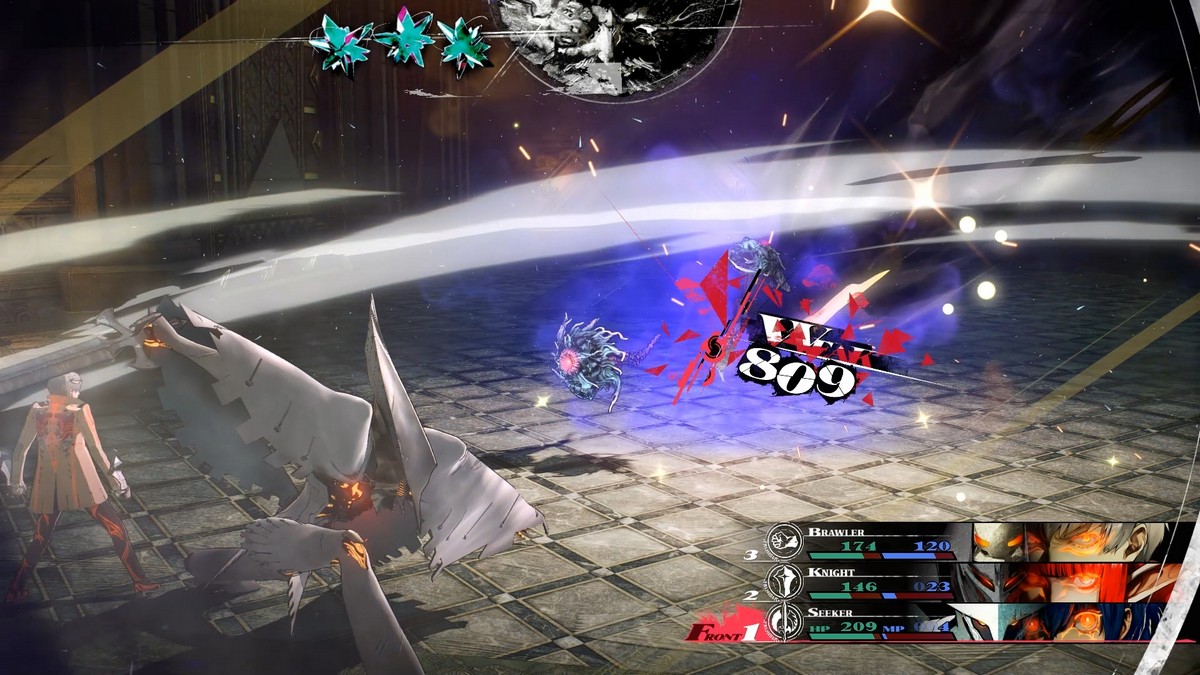Select the Brawler party member portrait
1200x675 pixels.
click(x=1070, y=541)
